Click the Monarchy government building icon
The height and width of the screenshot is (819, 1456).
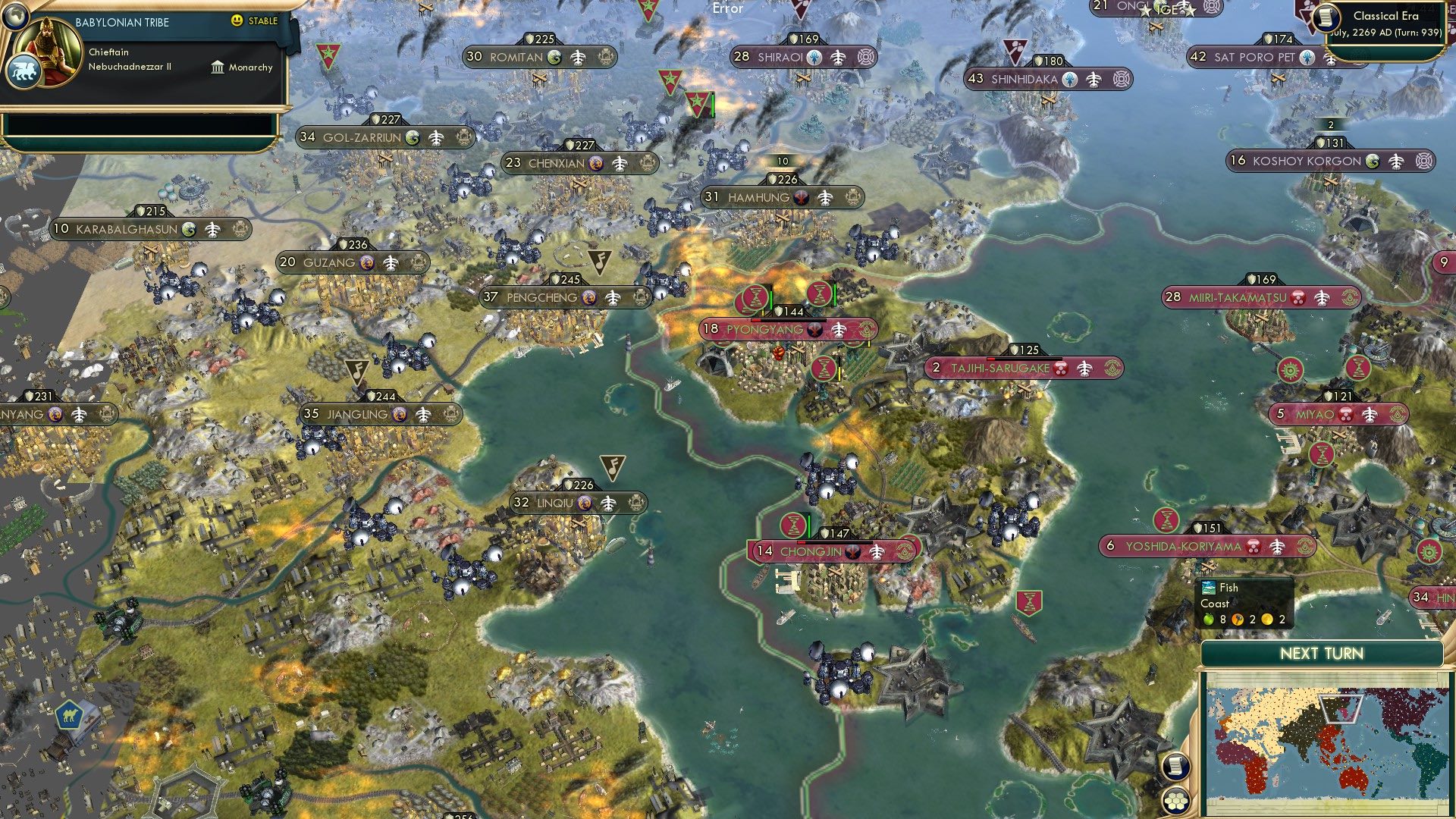[218, 67]
